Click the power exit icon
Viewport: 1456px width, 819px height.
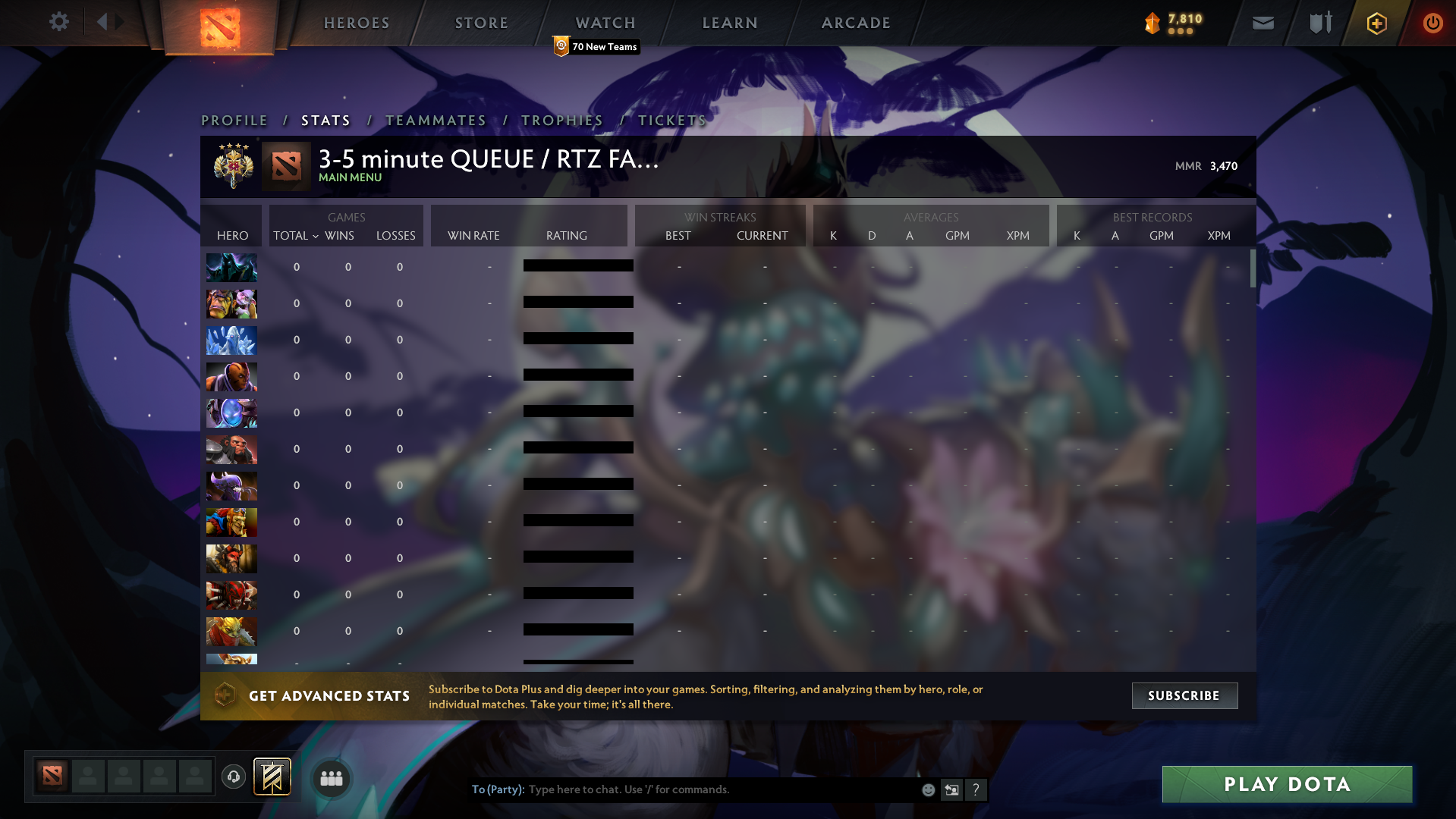[x=1432, y=23]
